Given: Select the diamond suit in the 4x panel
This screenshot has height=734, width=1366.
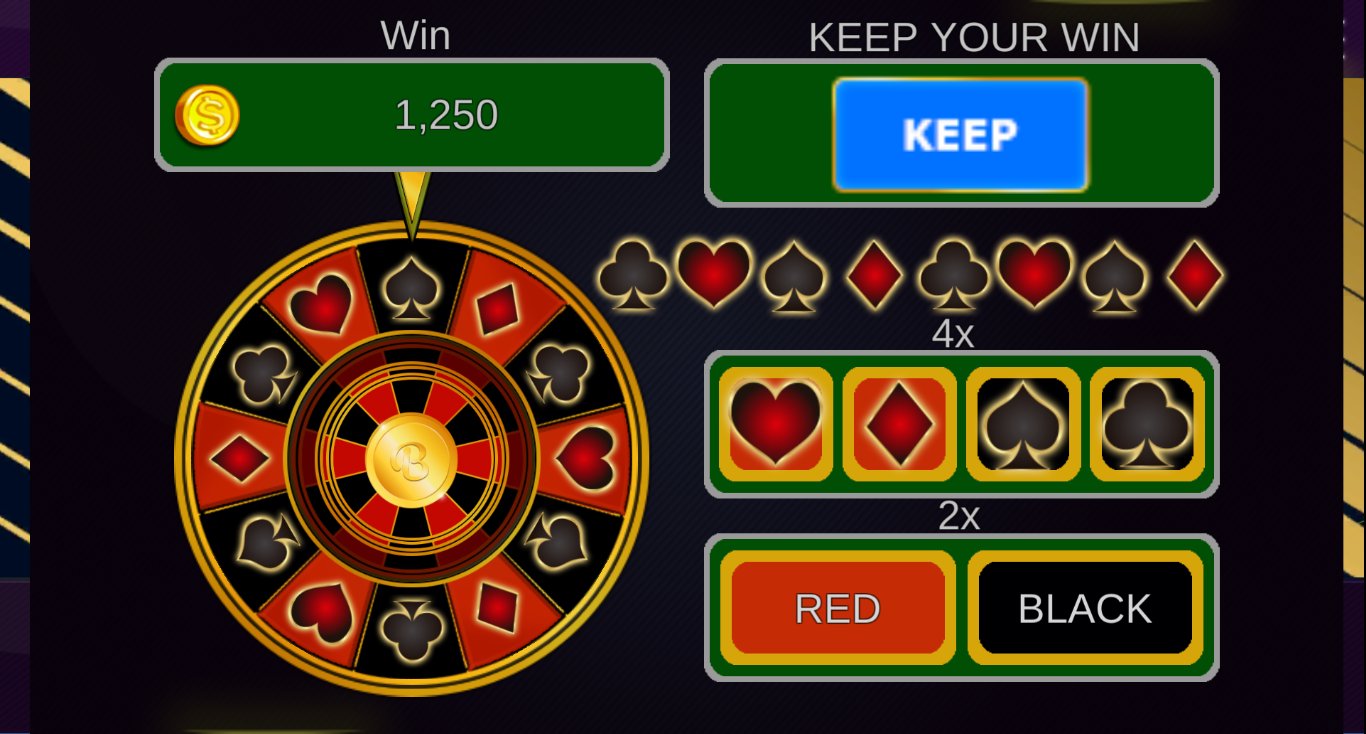Looking at the screenshot, I should click(x=898, y=422).
